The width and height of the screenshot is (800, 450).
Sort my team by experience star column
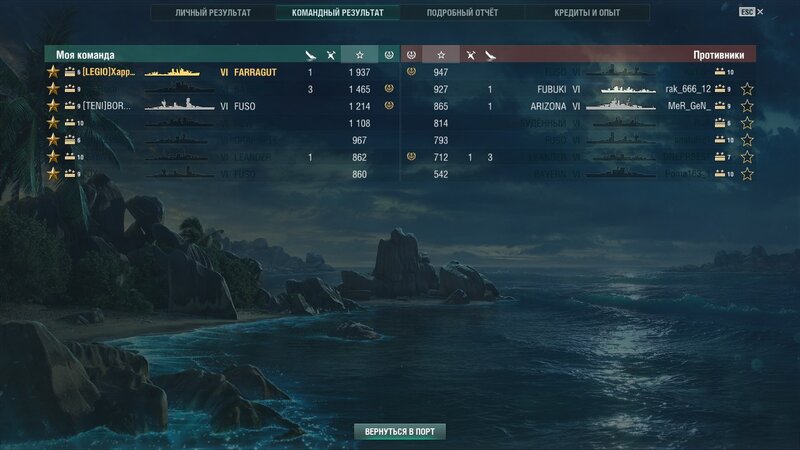tap(360, 55)
